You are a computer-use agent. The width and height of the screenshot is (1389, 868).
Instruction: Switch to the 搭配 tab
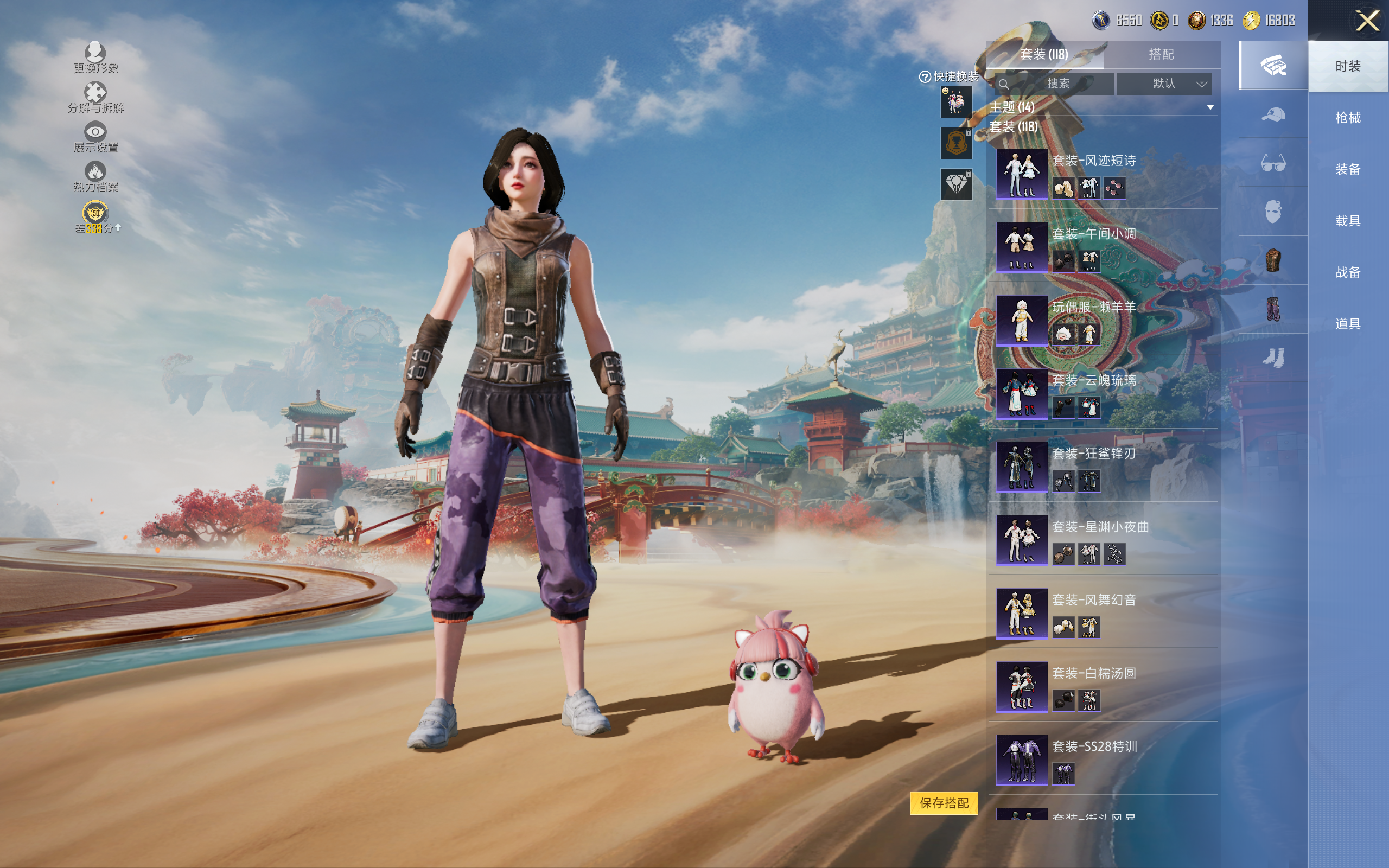(x=1161, y=55)
